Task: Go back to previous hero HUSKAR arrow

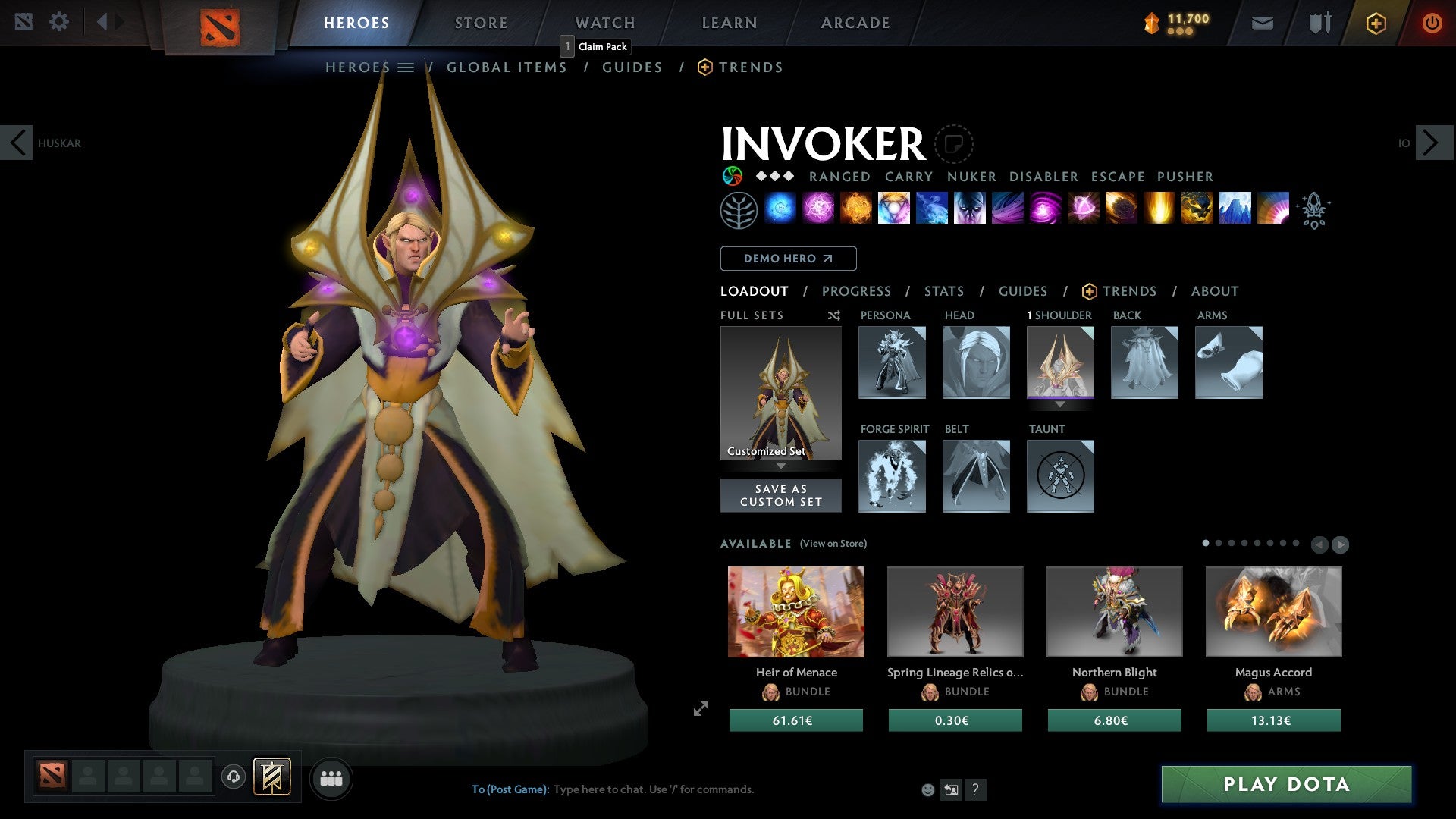Action: [x=17, y=143]
